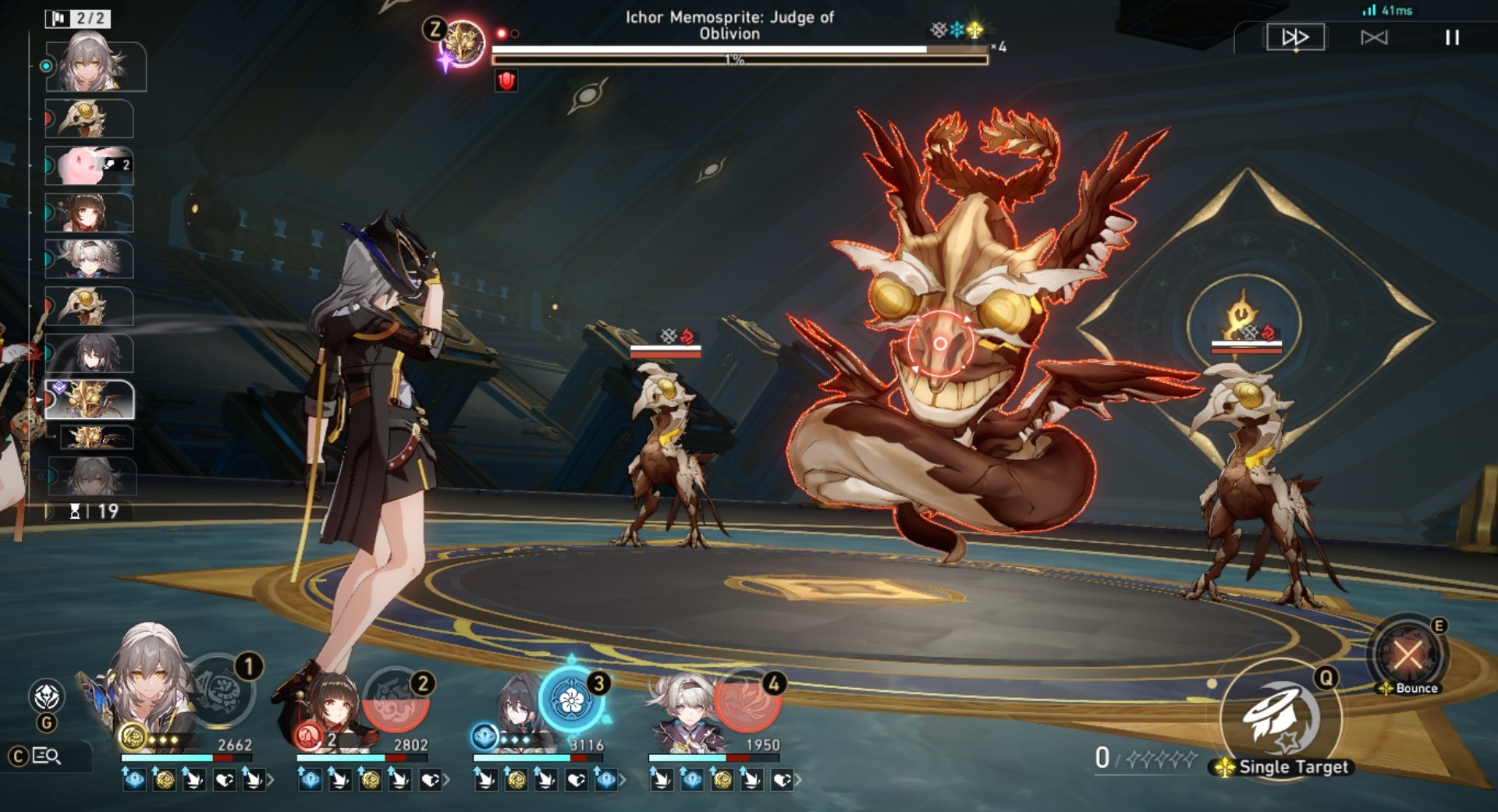Select the highlighted boss turn-order portrait
This screenshot has height=812, width=1498.
[x=90, y=399]
